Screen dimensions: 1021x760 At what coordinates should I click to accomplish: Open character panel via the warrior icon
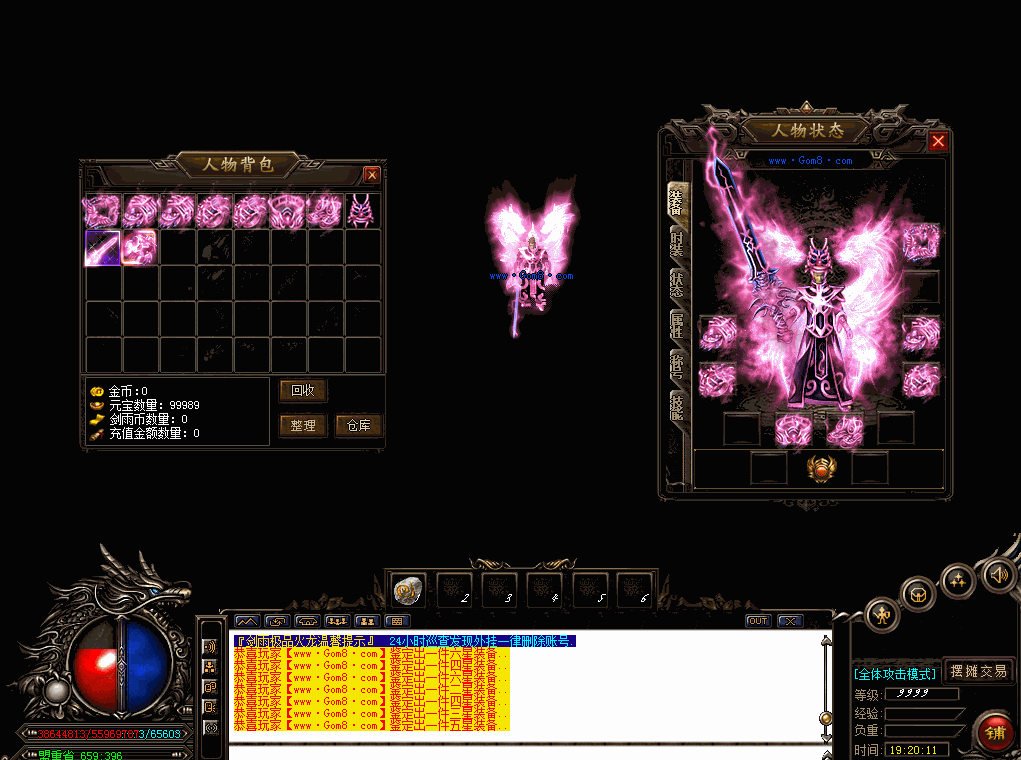click(882, 614)
